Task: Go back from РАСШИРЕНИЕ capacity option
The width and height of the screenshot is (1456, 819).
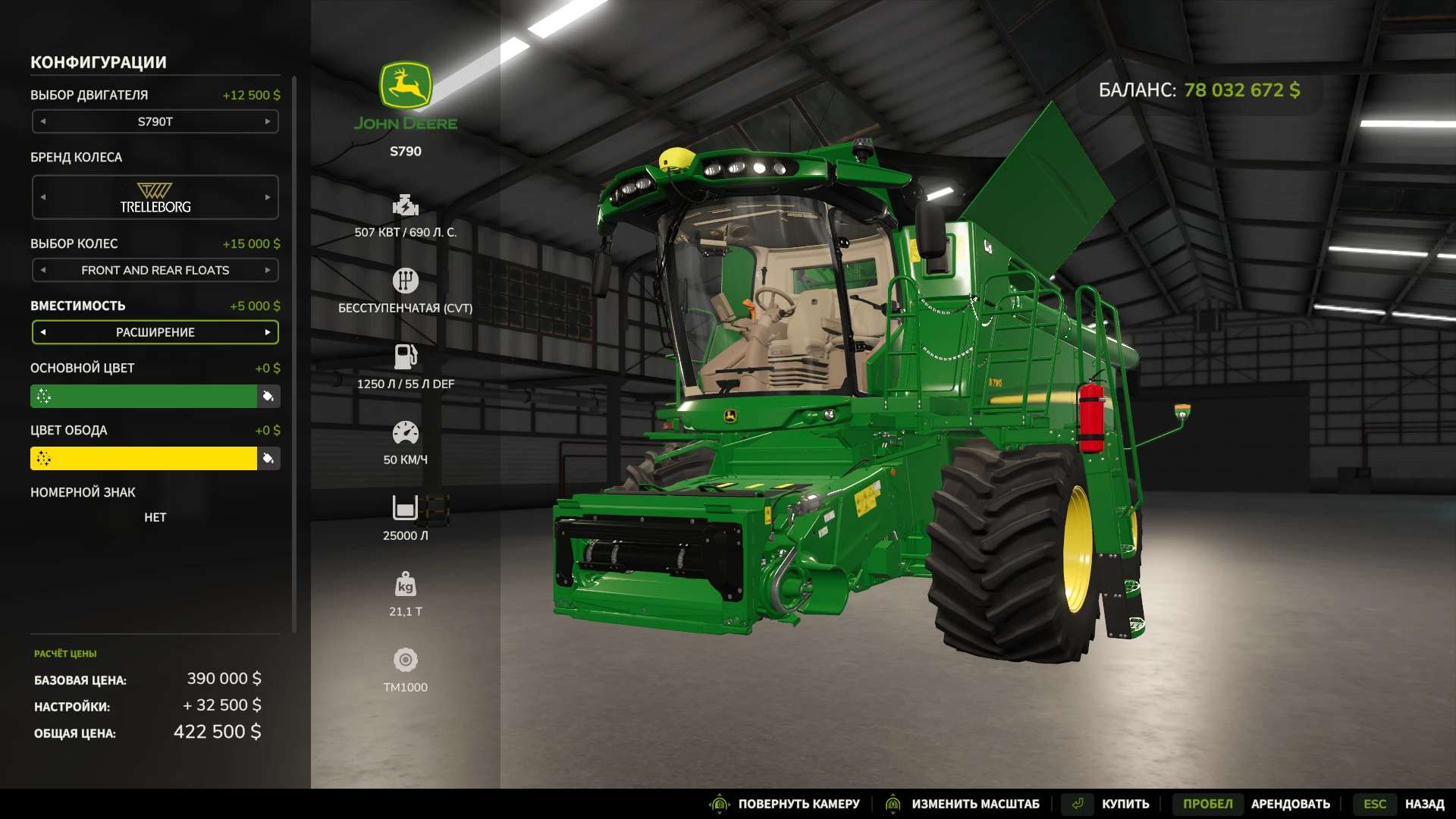Action: point(43,332)
